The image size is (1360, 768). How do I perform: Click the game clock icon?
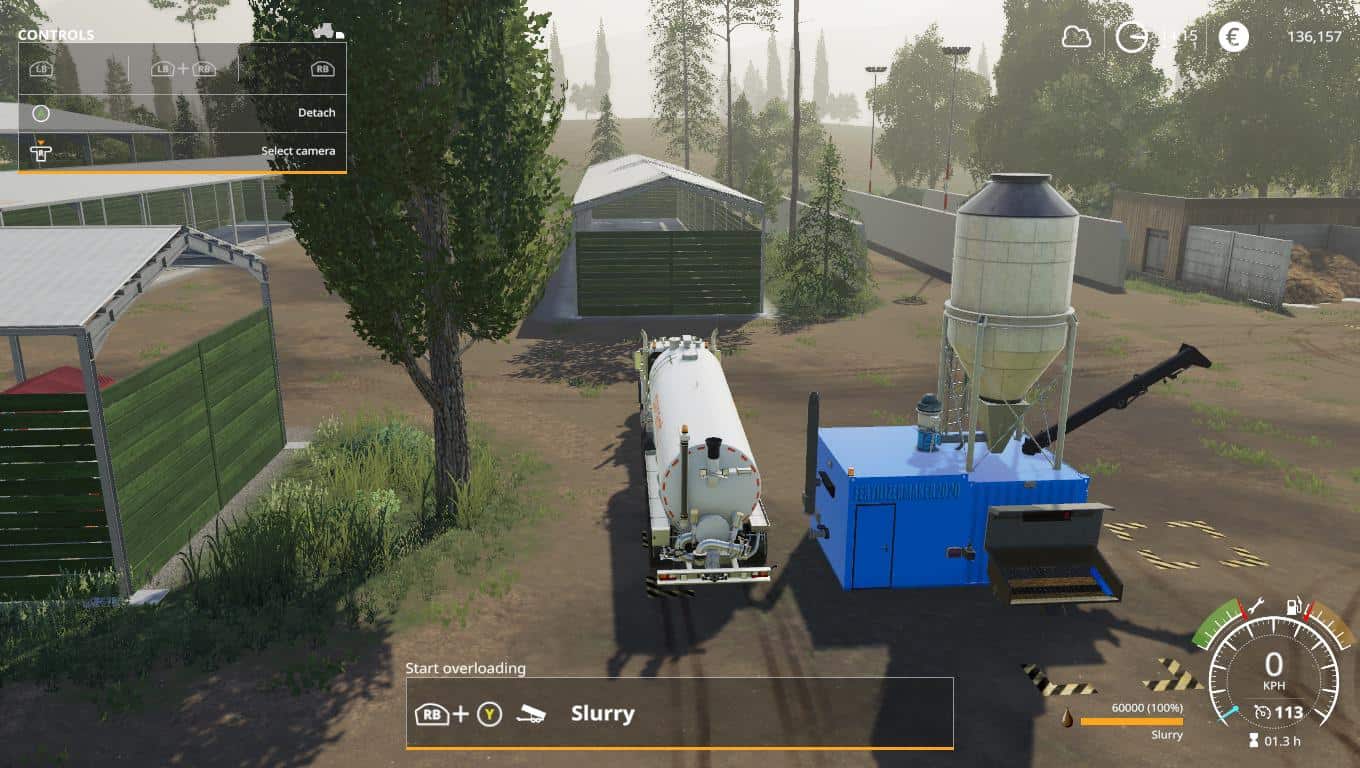click(x=1131, y=37)
